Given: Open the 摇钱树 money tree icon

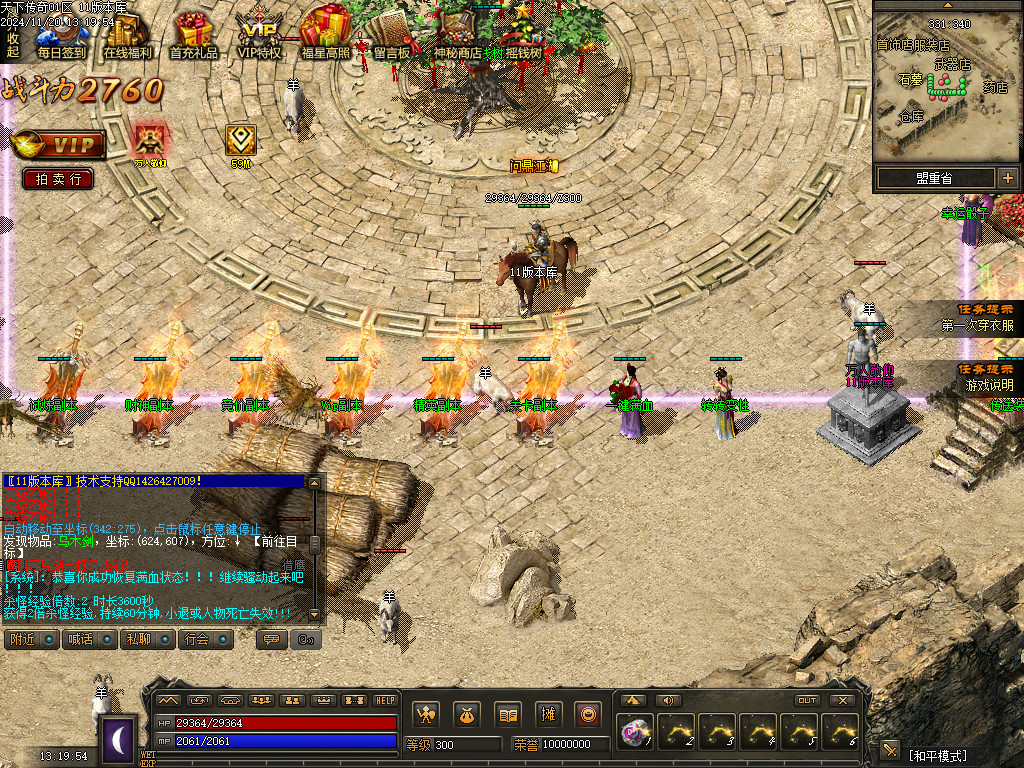Looking at the screenshot, I should pos(521,35).
